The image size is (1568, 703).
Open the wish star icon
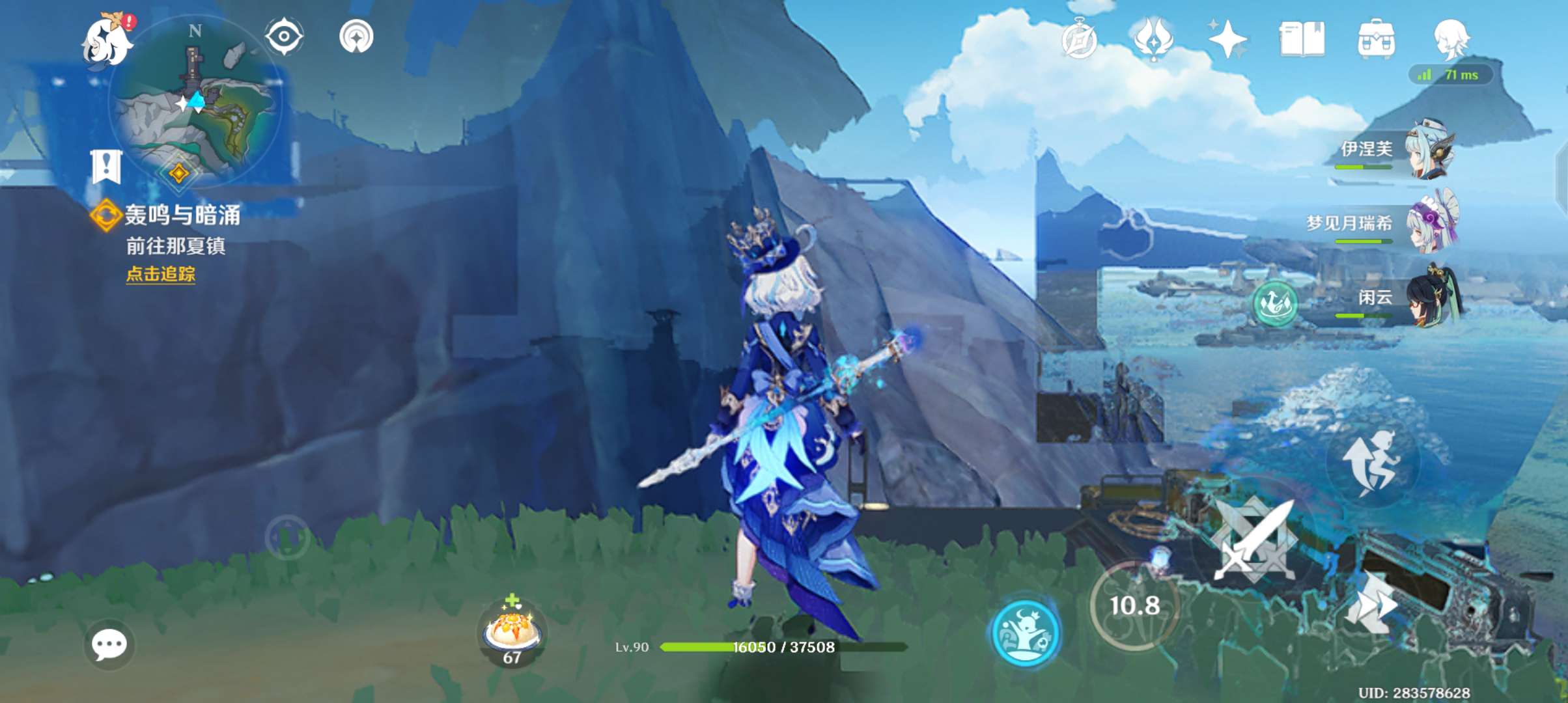tap(1227, 39)
